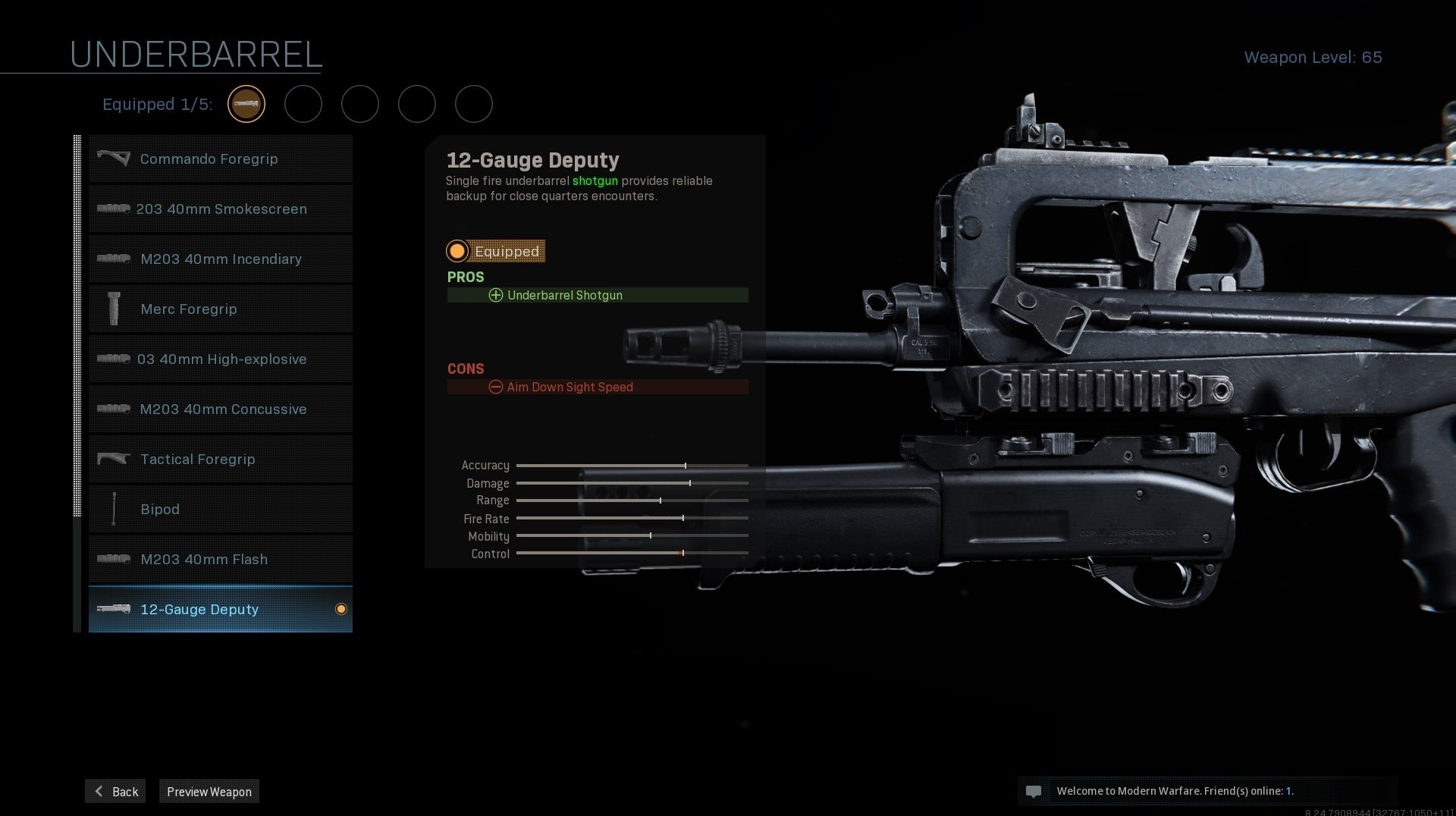Select the Tactical Foregrip icon

coord(114,459)
